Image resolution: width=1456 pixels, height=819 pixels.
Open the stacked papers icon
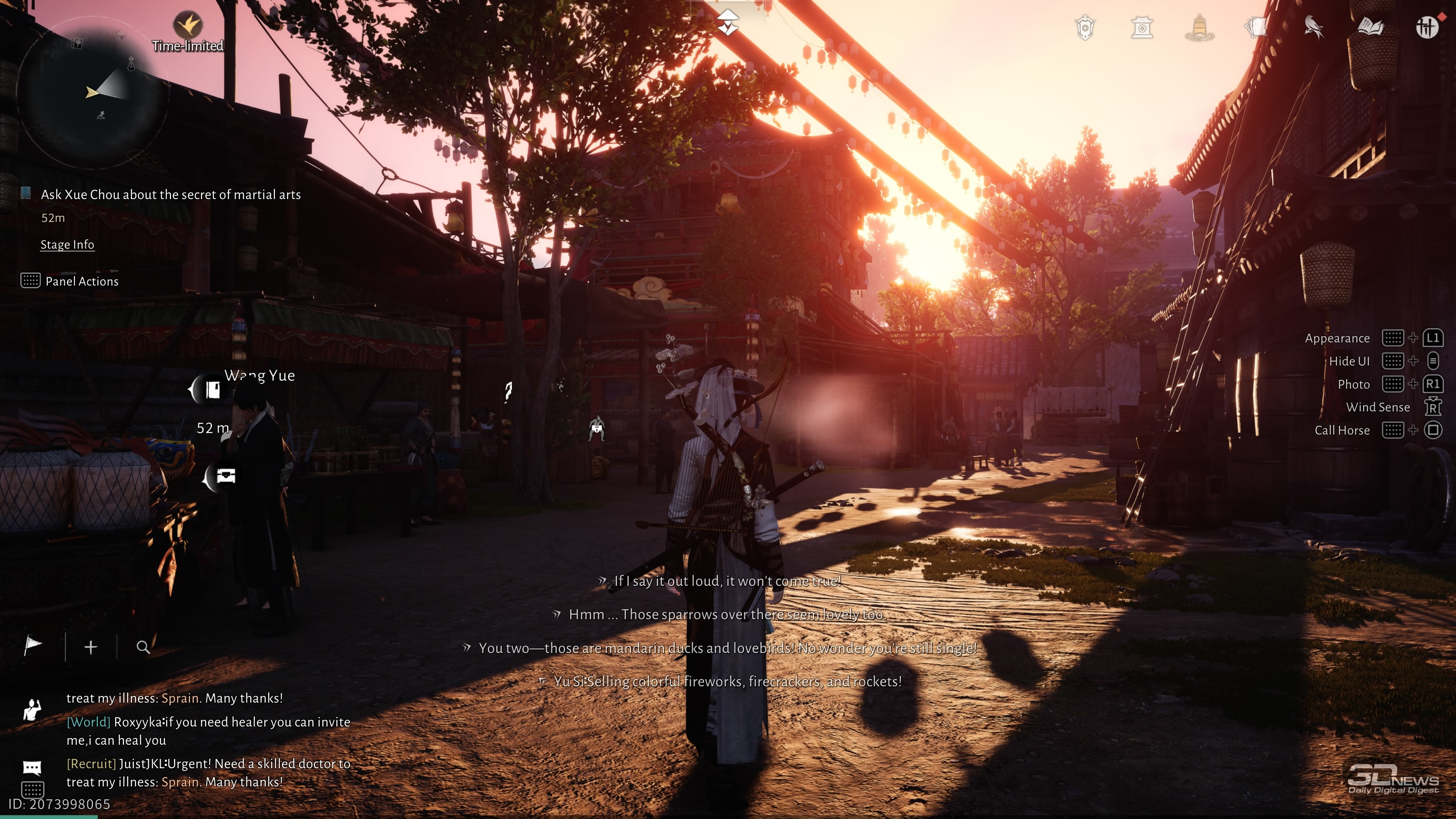(1256, 28)
